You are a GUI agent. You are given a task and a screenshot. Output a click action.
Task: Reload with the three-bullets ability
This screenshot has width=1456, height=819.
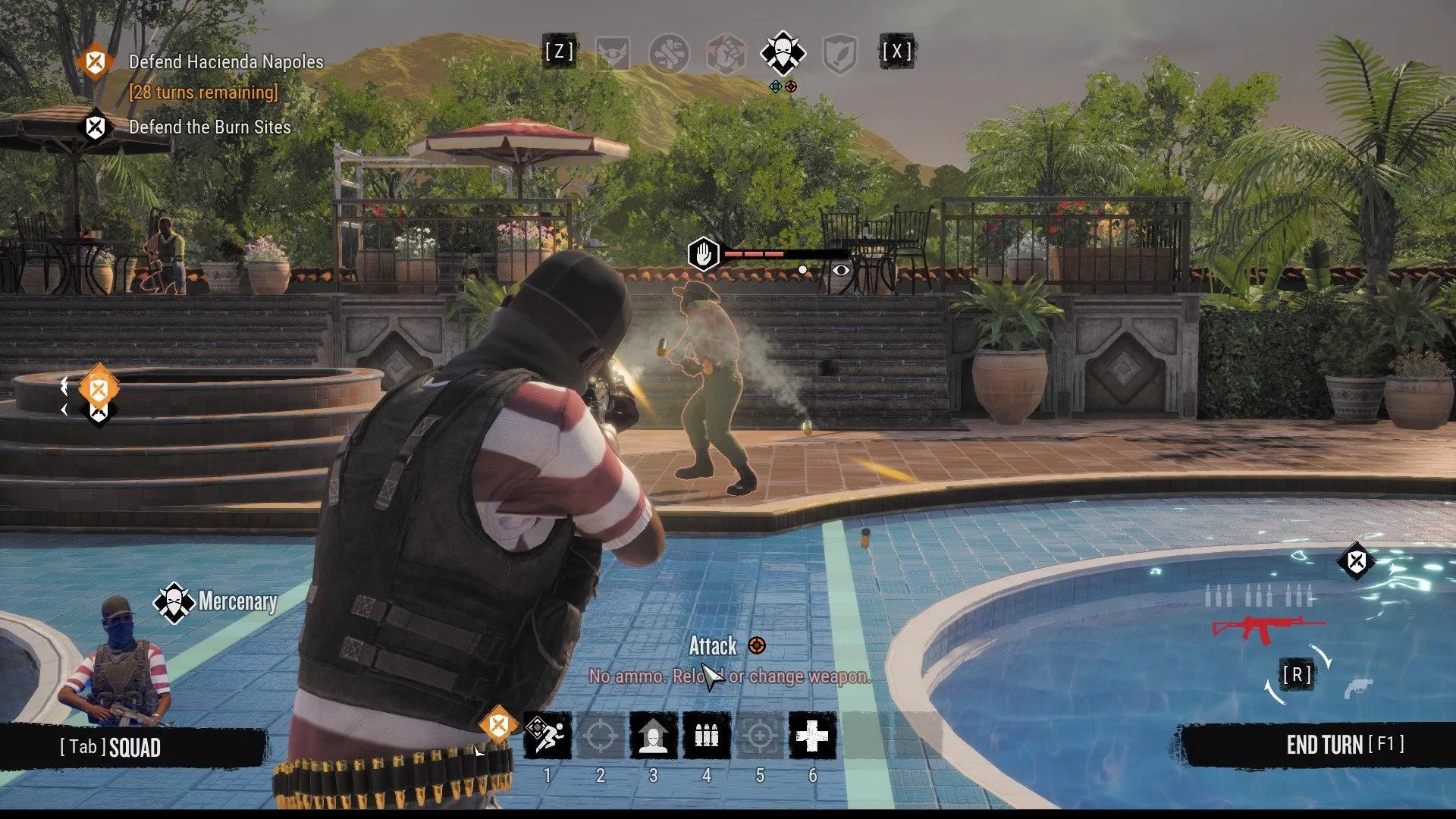(706, 735)
